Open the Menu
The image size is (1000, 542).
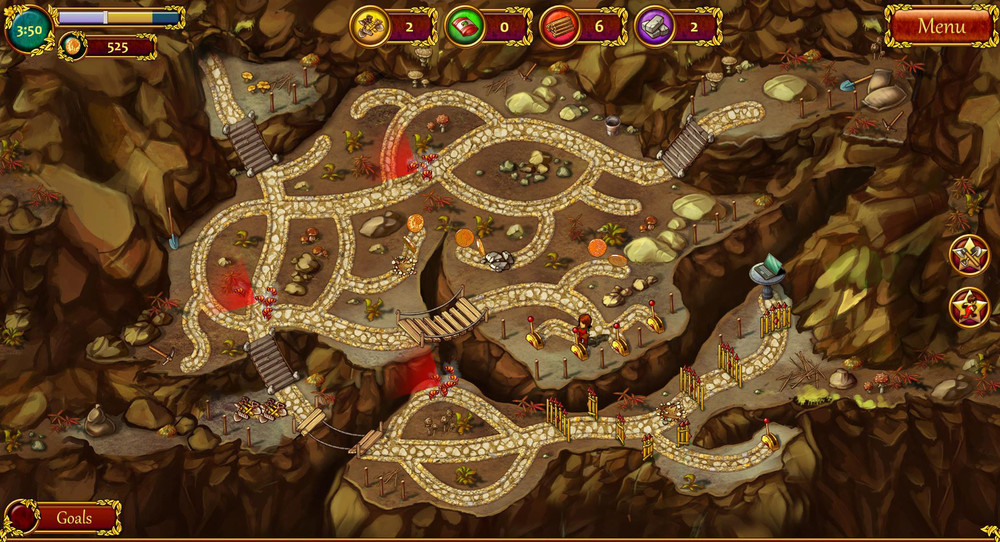[941, 27]
